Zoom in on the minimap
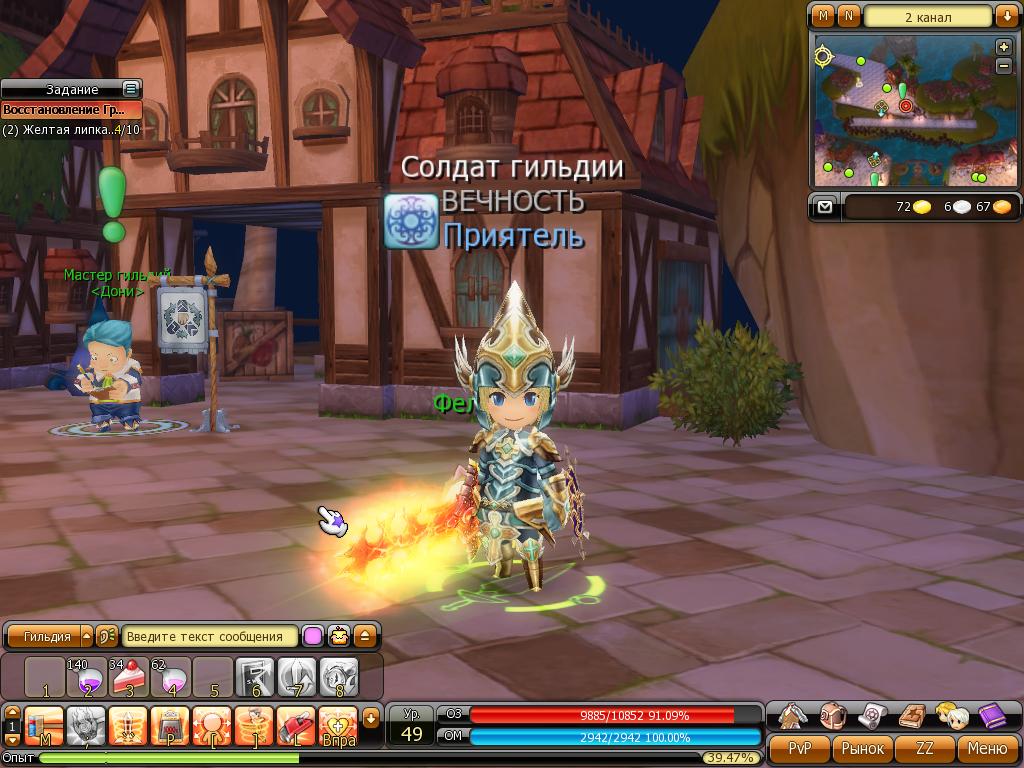Viewport: 1024px width, 768px height. pos(1004,47)
